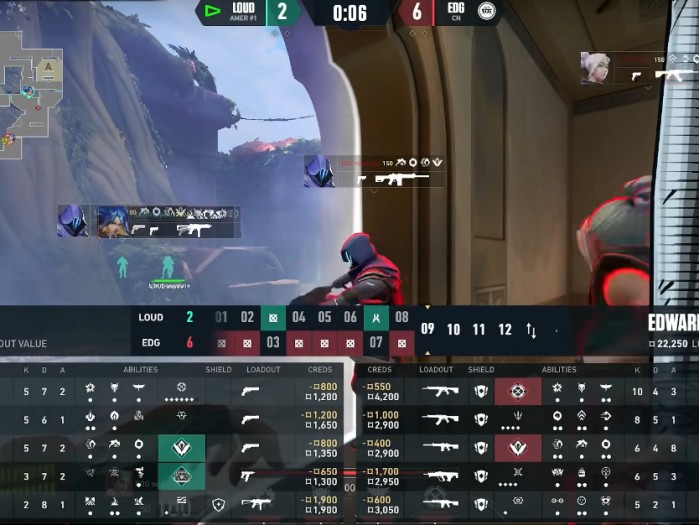This screenshot has width=699, height=525.
Task: Click the side-swap arrows icon after round 12
Action: click(x=531, y=330)
